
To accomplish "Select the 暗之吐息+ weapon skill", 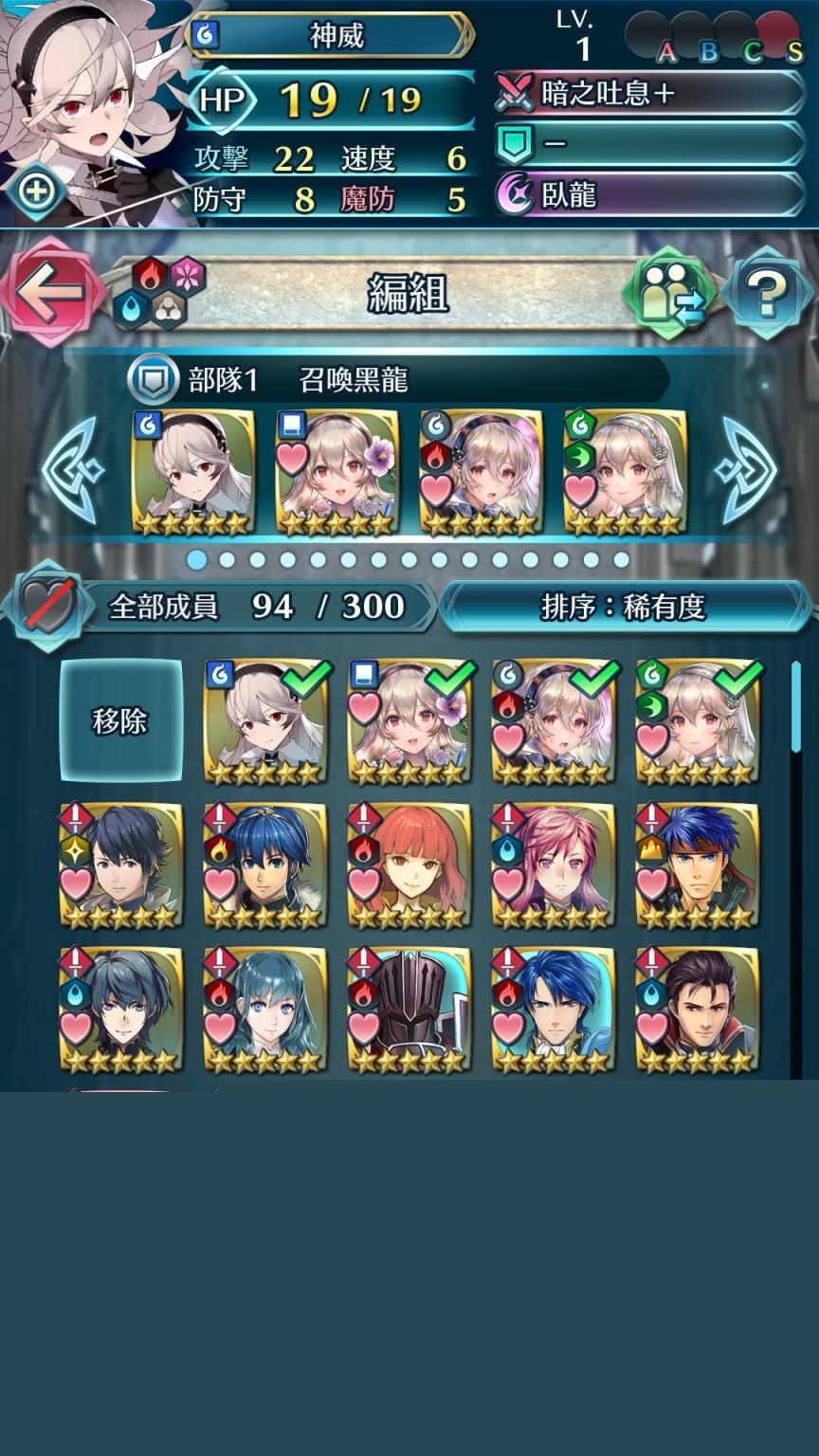I will [648, 94].
